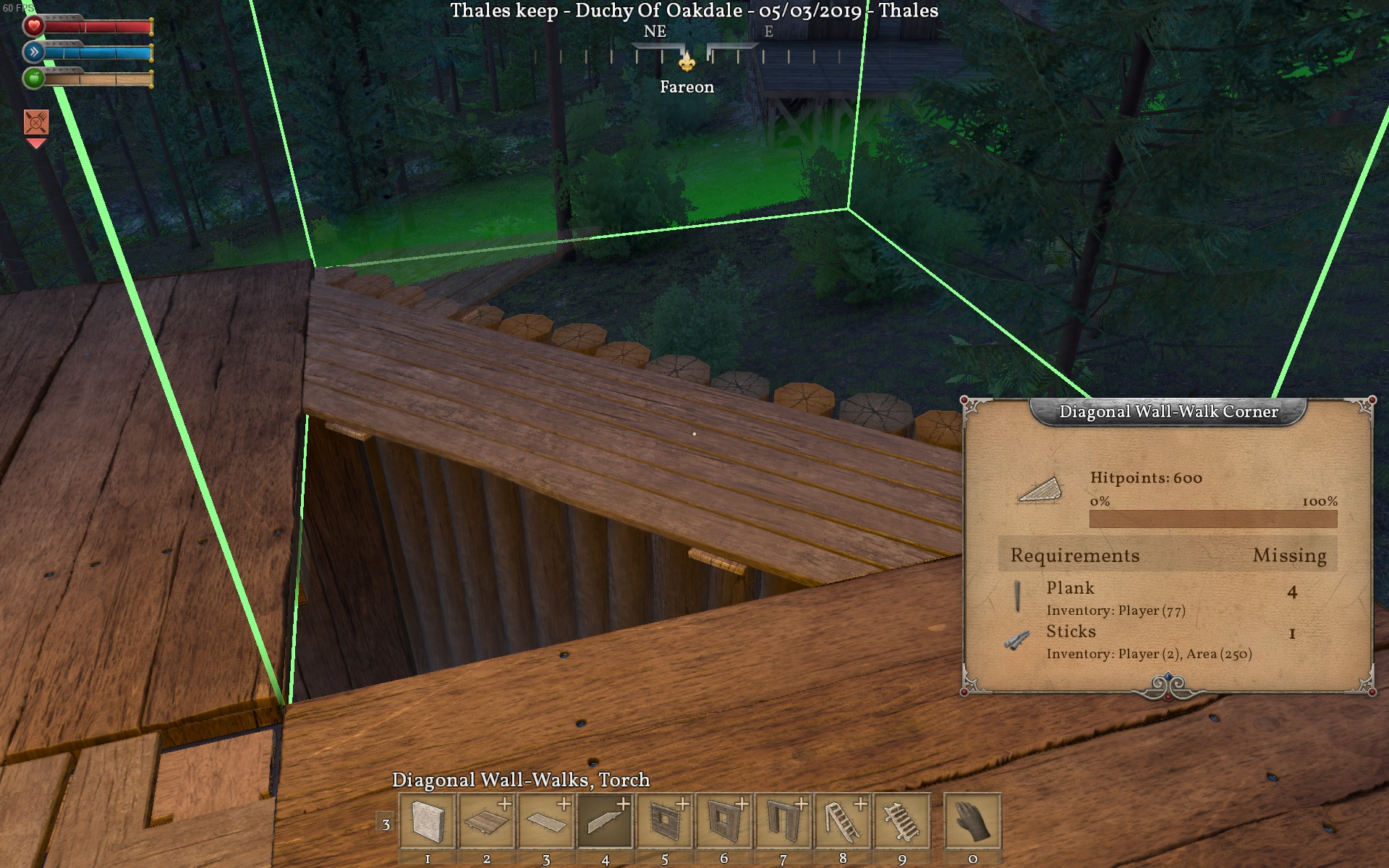Click the Diagonal Wall-Walk Corner preview icon

1040,490
